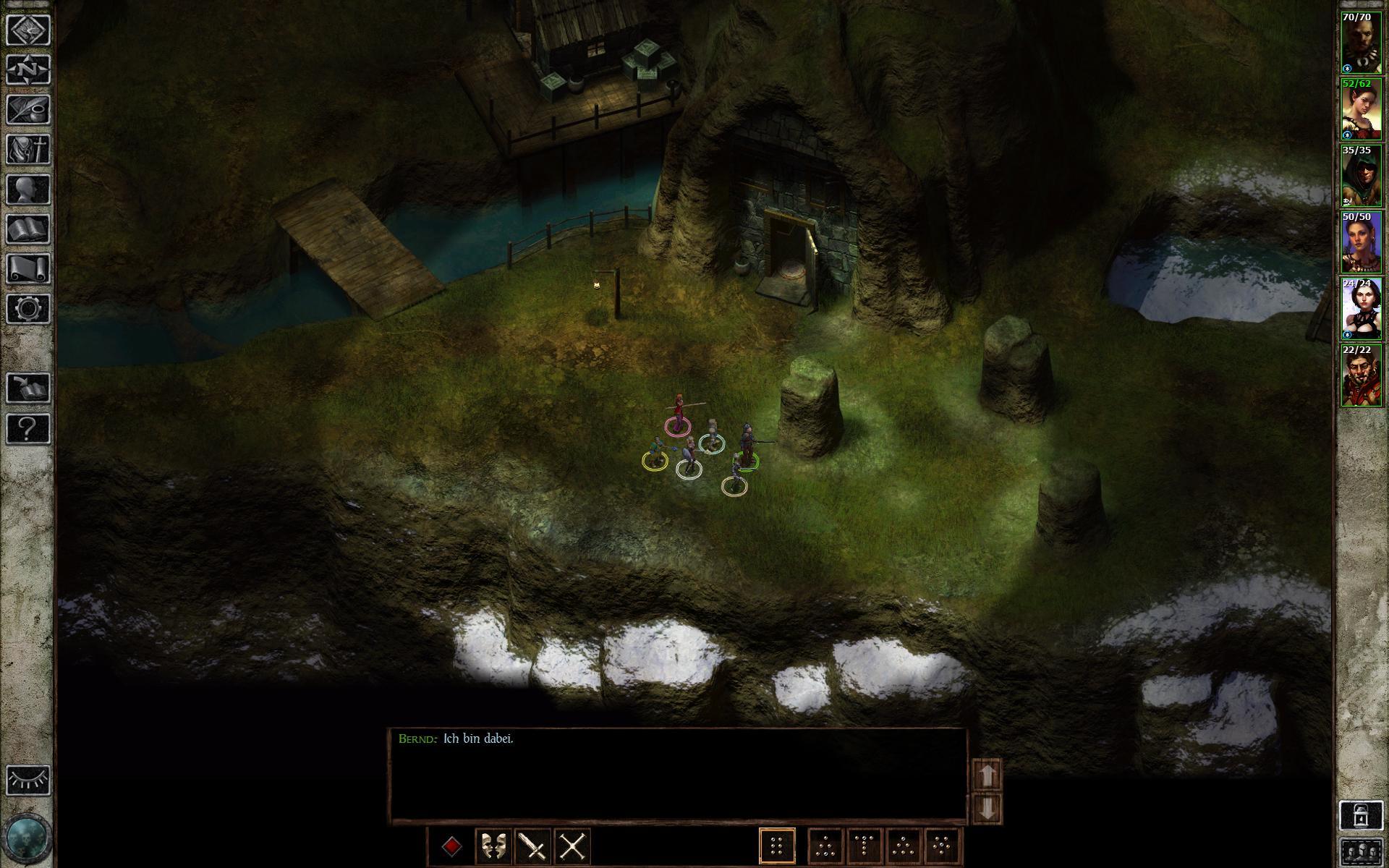Select the green-hooded portrait with 35/35 health
This screenshot has width=1389, height=868.
(x=1361, y=176)
